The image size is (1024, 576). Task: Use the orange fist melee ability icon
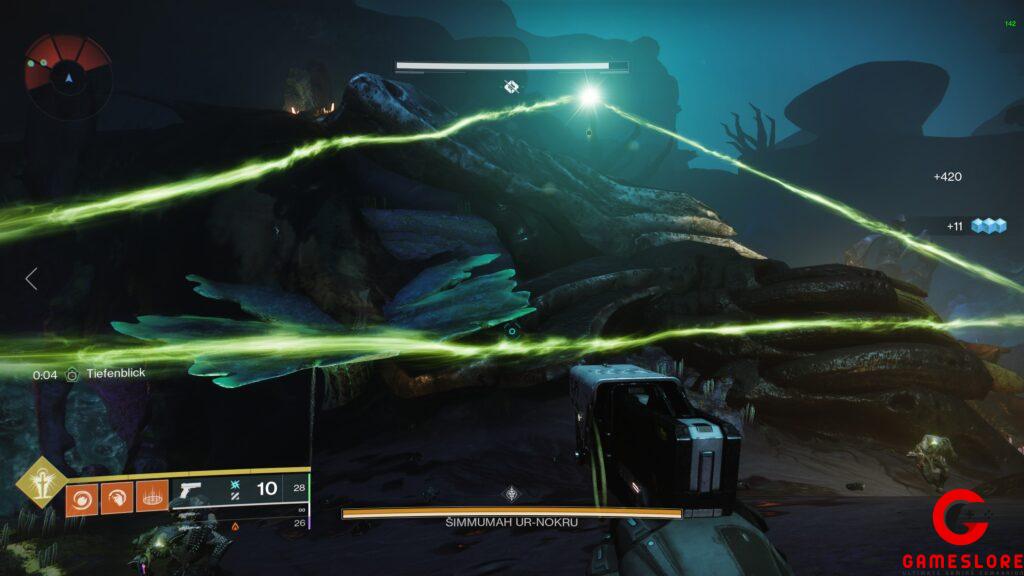(x=116, y=497)
